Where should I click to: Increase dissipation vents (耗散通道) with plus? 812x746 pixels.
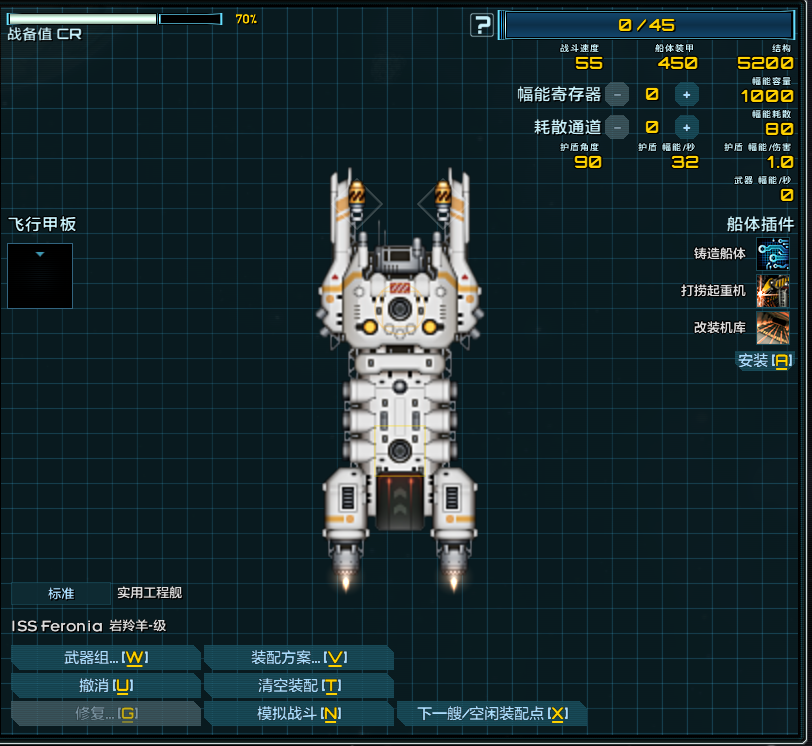686,127
